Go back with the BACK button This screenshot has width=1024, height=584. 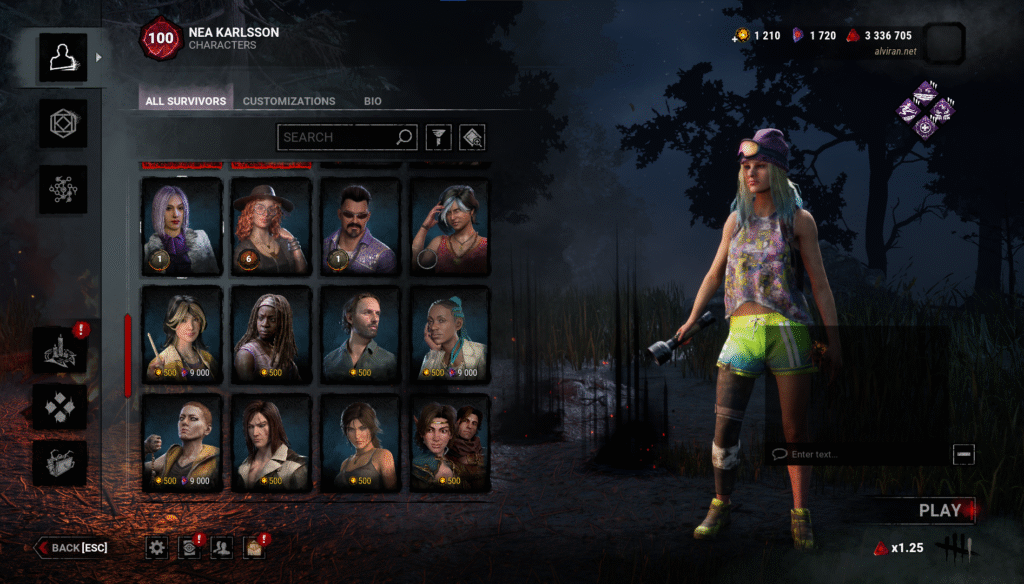pyautogui.click(x=72, y=547)
